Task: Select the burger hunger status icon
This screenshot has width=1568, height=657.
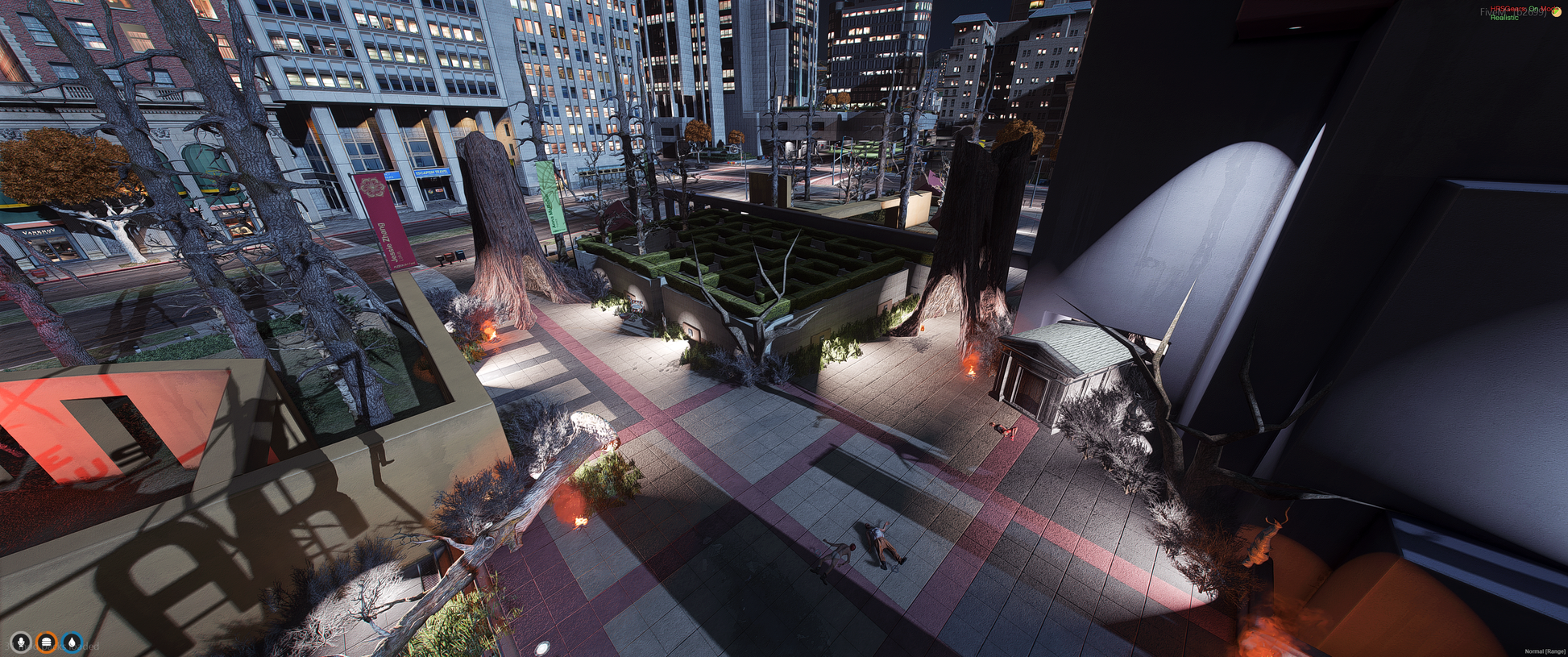Action: tap(47, 642)
